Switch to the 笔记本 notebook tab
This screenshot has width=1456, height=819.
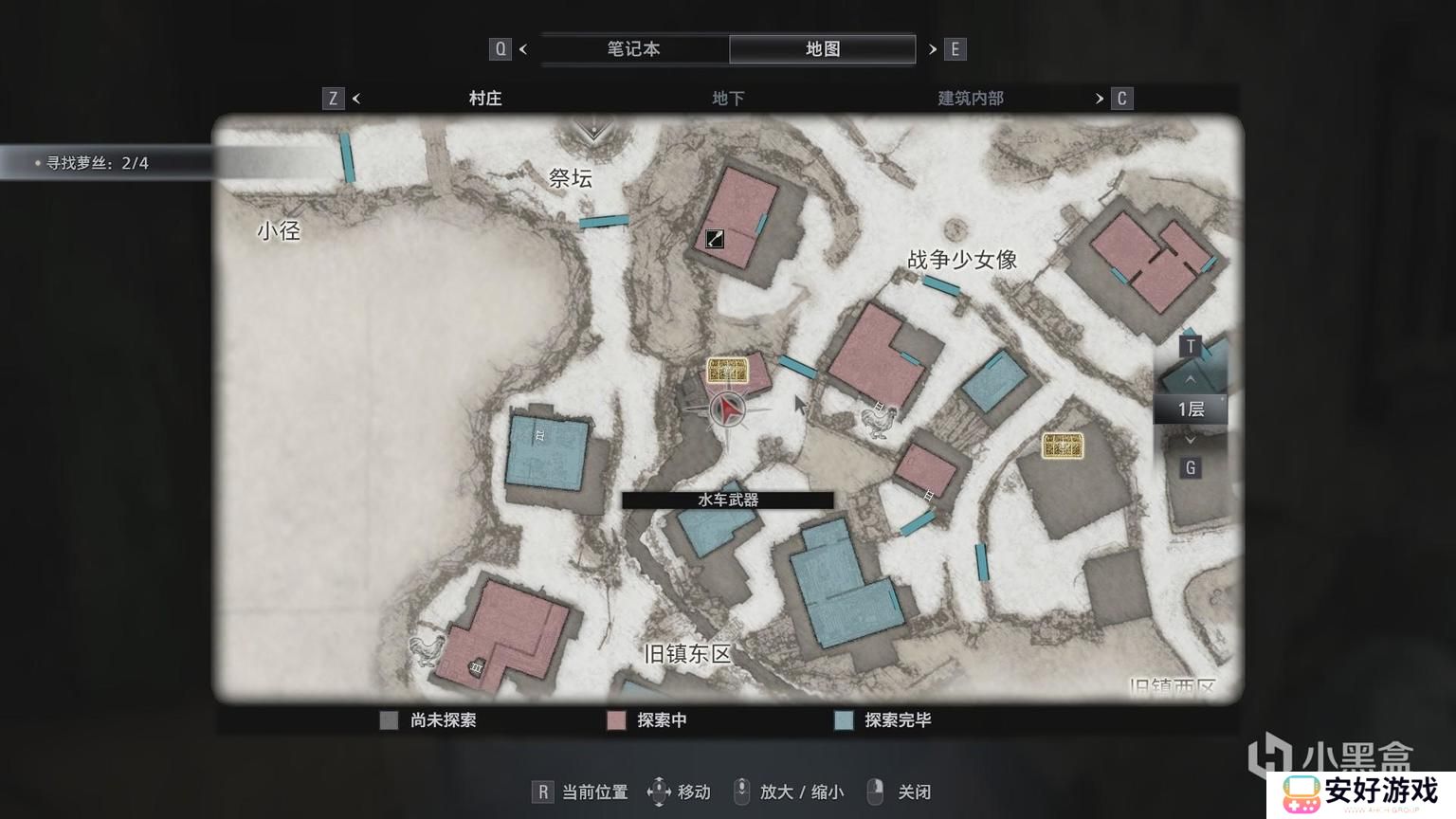(633, 49)
